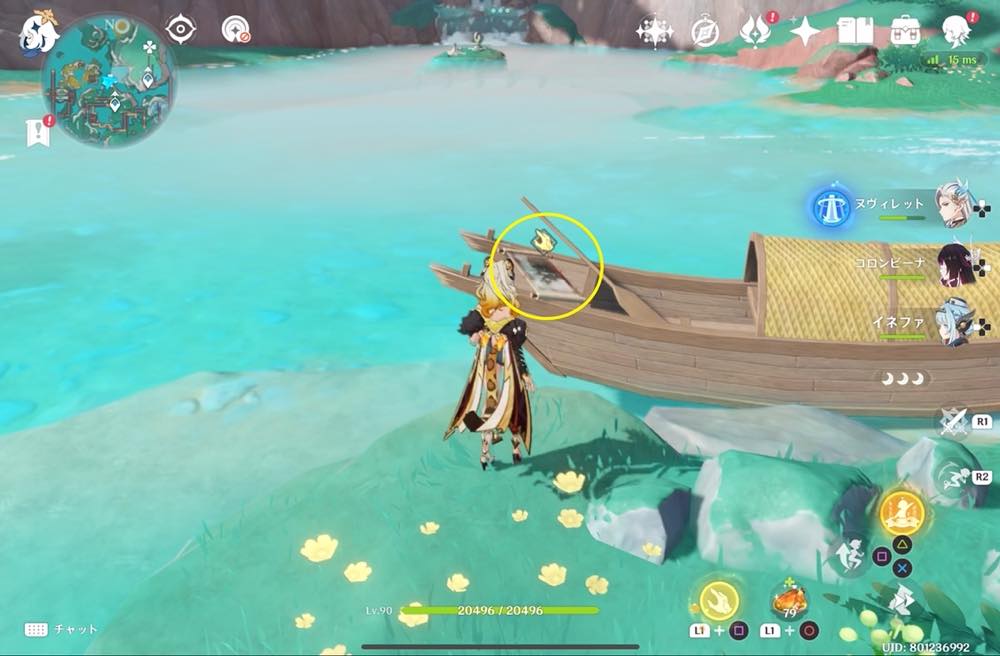Use the yellow glowing gadget icon
This screenshot has height=656, width=1000.
pyautogui.click(x=718, y=601)
